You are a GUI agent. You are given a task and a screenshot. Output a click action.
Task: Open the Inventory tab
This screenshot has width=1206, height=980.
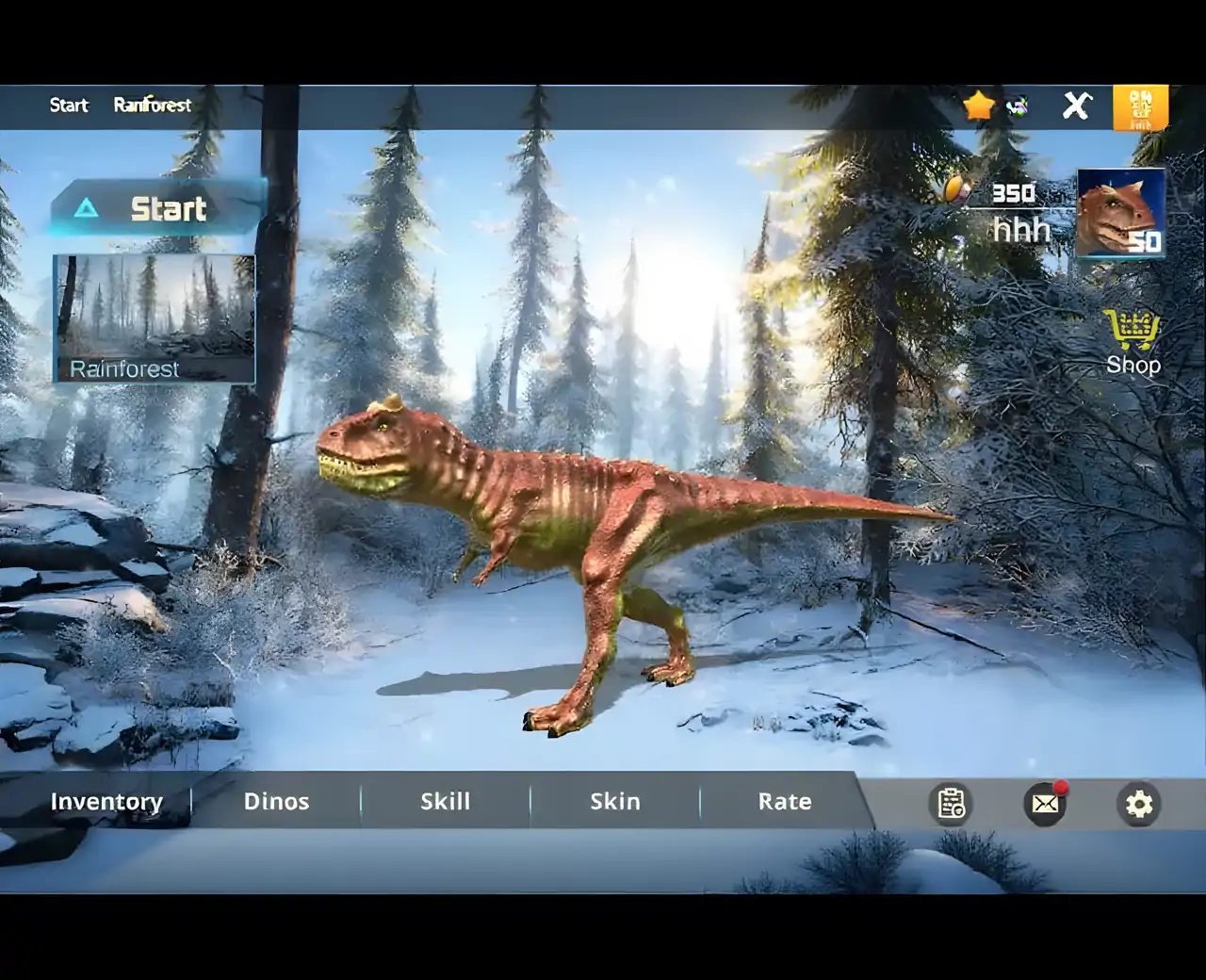[106, 801]
